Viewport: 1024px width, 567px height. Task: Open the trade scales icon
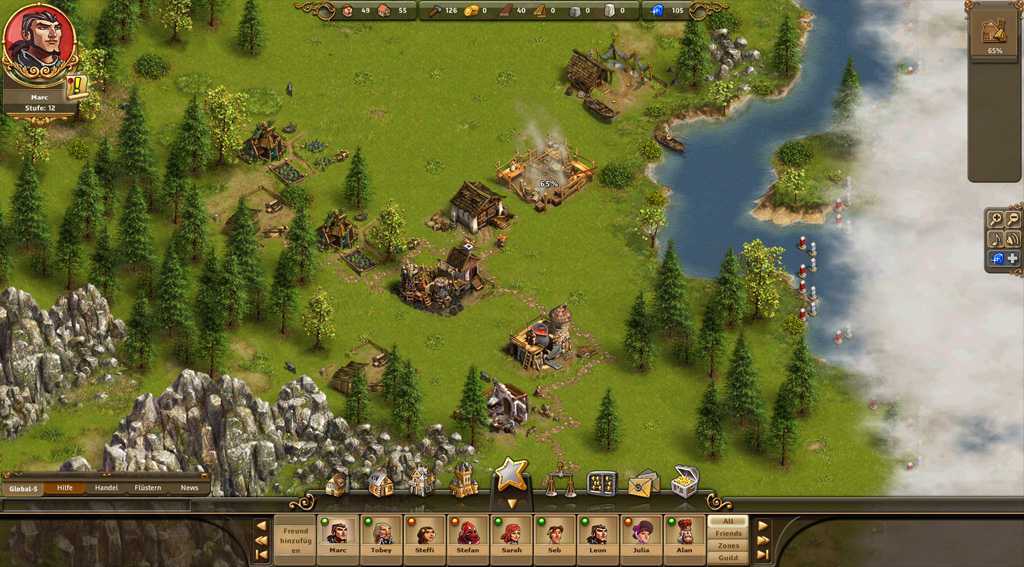(x=558, y=483)
